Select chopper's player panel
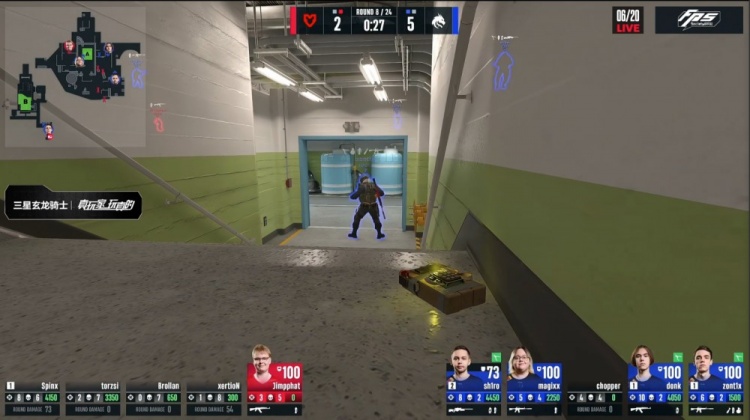750x420 pixels. tap(594, 396)
